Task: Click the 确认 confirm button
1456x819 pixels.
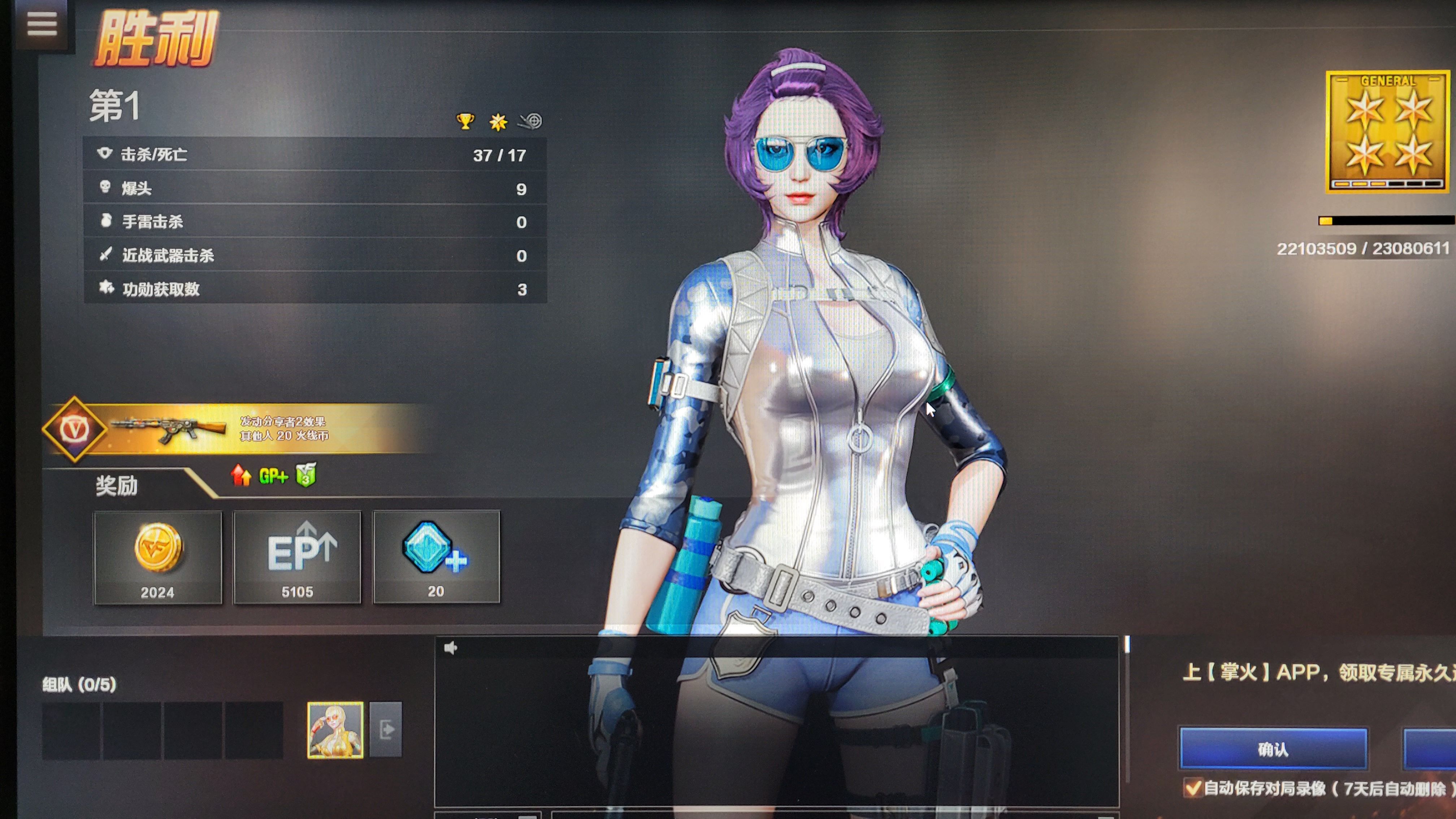Action: (1273, 749)
